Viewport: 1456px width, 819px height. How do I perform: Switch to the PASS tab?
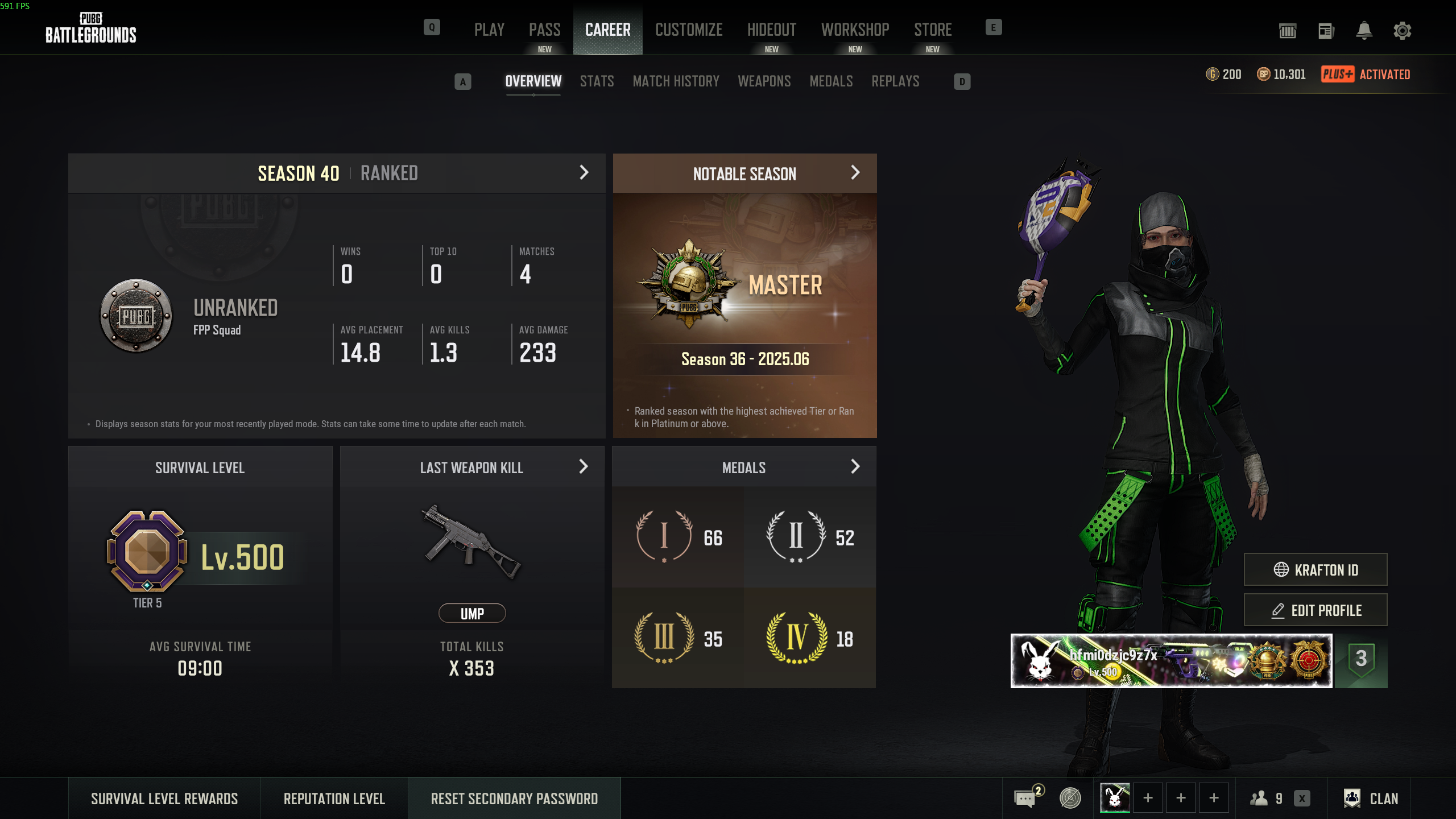(x=544, y=30)
